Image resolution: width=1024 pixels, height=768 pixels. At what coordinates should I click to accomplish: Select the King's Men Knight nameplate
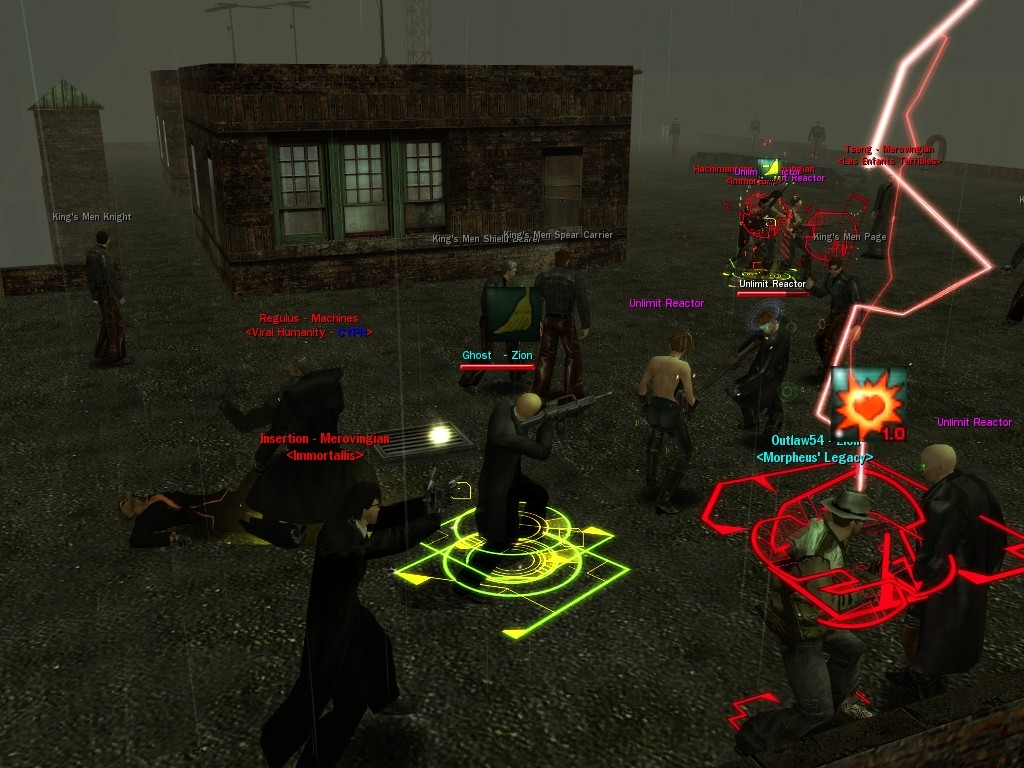pyautogui.click(x=92, y=216)
